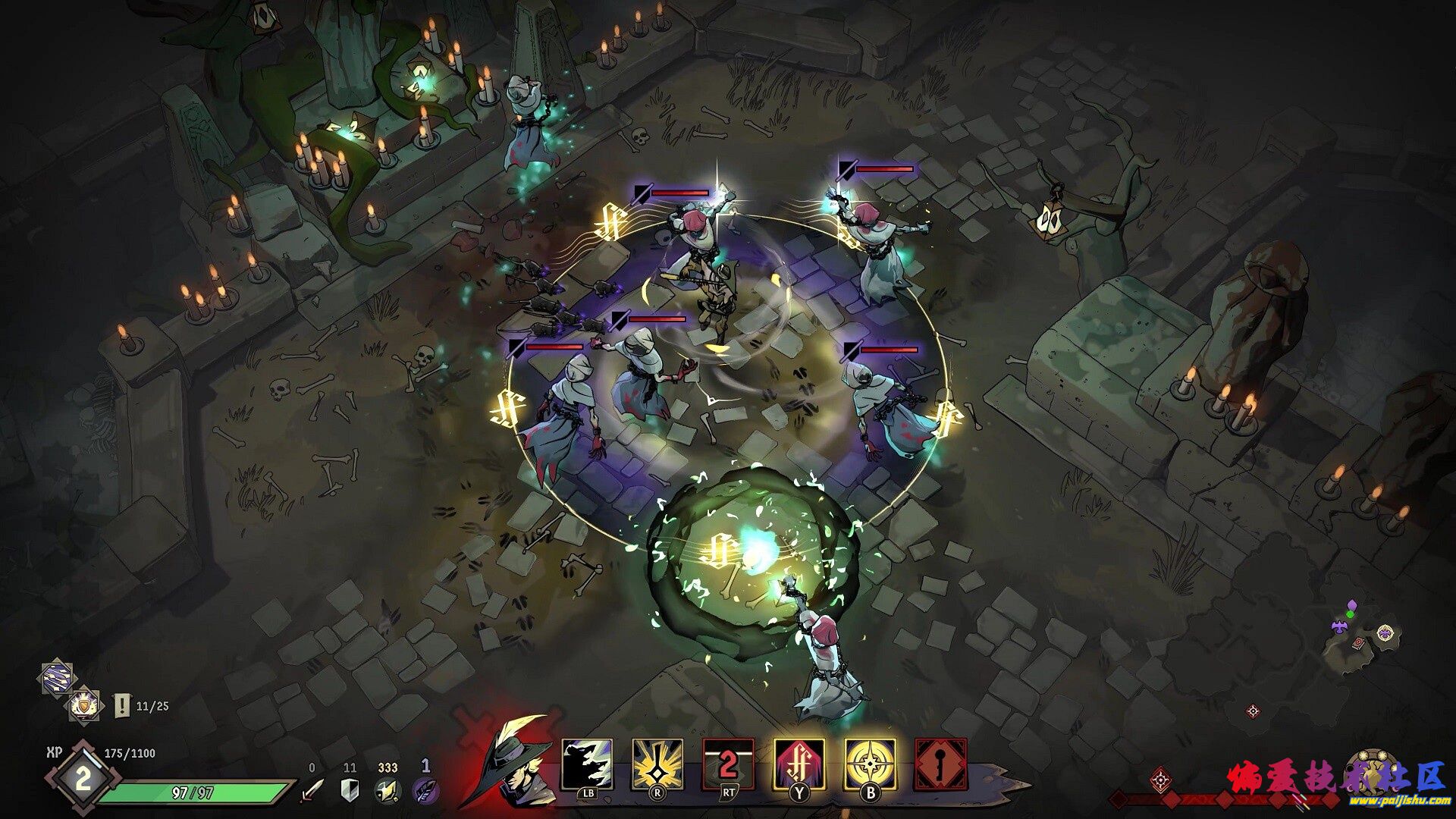Screen dimensions: 1456x819
Task: Click the sword attack stat icon
Action: click(312, 790)
